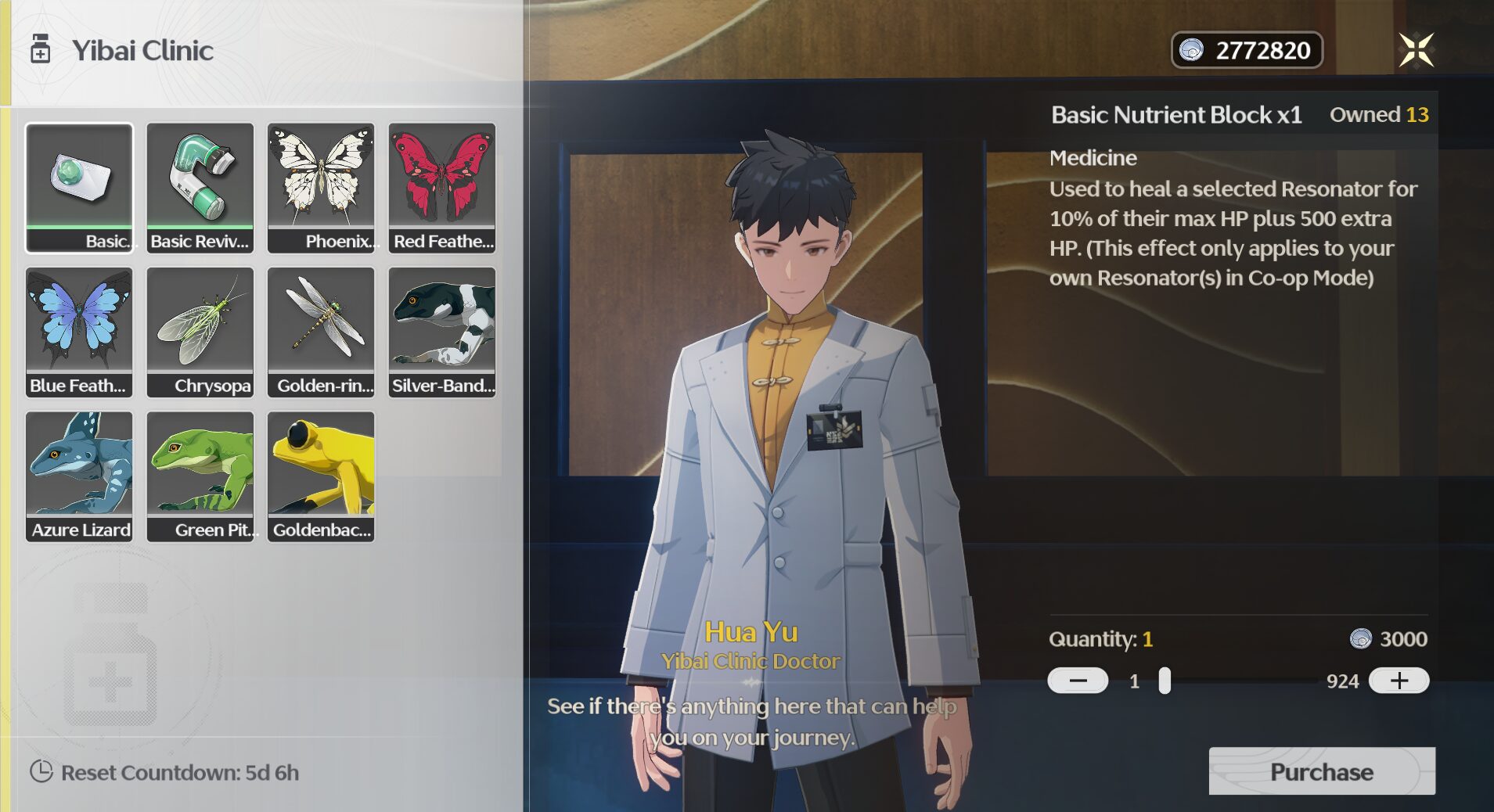Image resolution: width=1494 pixels, height=812 pixels.
Task: Pick the Blue Feather butterfly item
Action: pyautogui.click(x=79, y=332)
